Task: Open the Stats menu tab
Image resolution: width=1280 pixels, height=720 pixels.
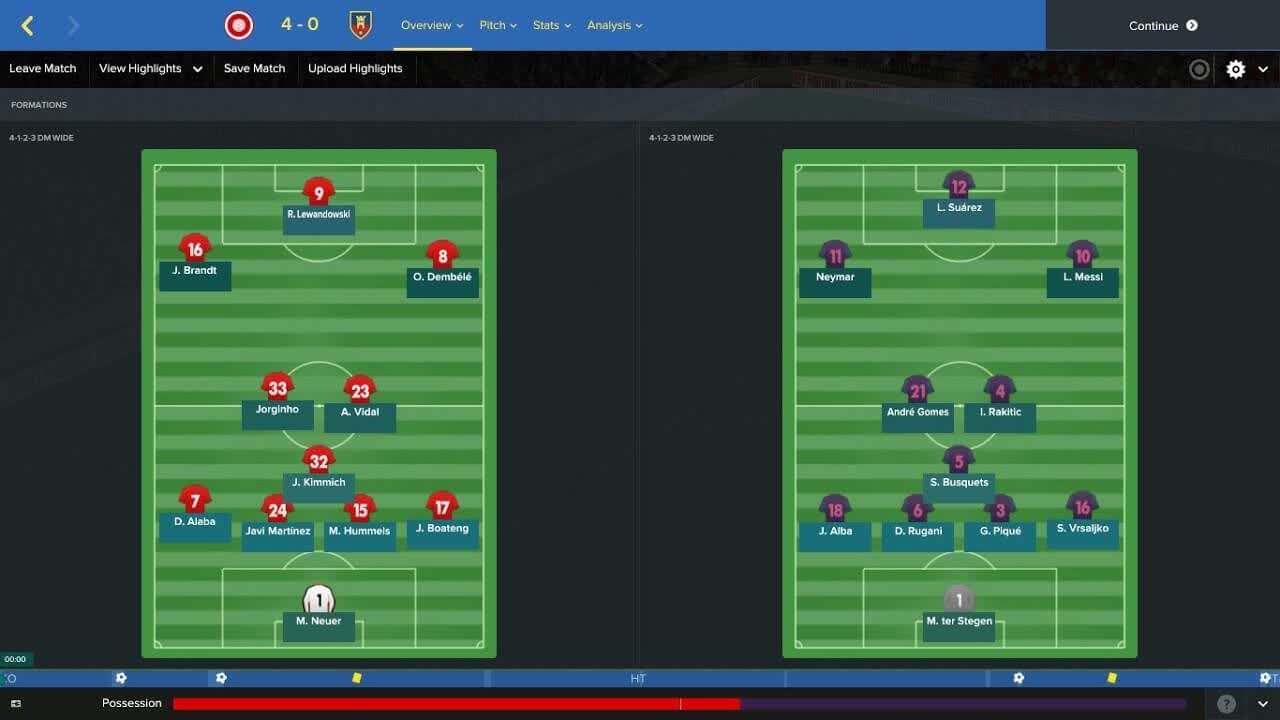Action: point(552,26)
